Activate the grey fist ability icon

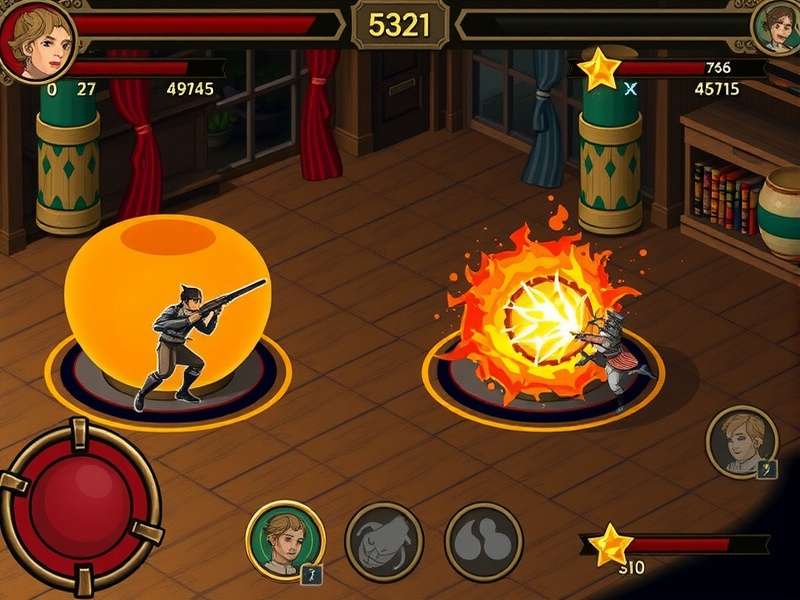click(384, 541)
